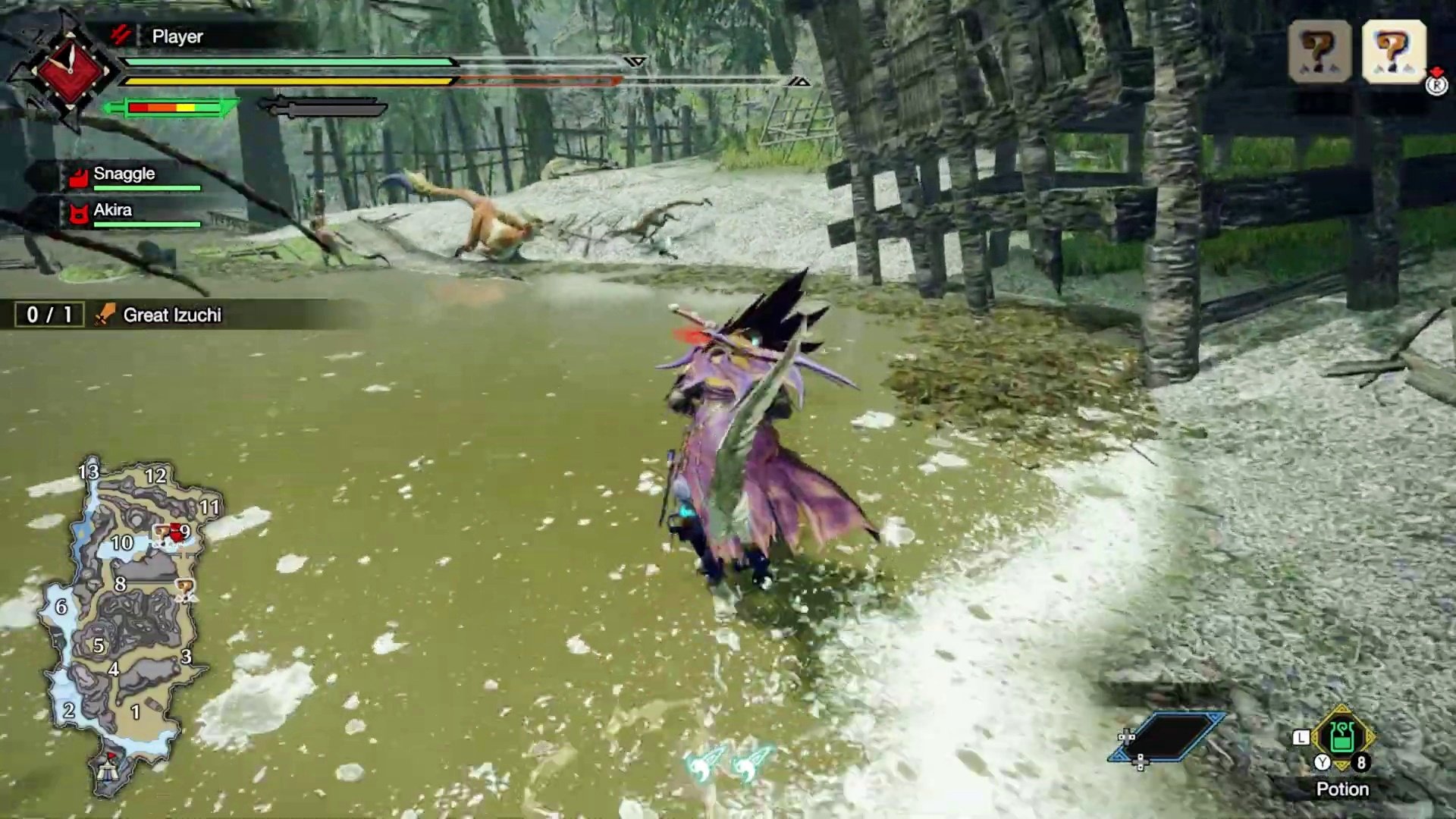The image size is (1456, 819).
Task: Click the Player name label
Action: (177, 36)
